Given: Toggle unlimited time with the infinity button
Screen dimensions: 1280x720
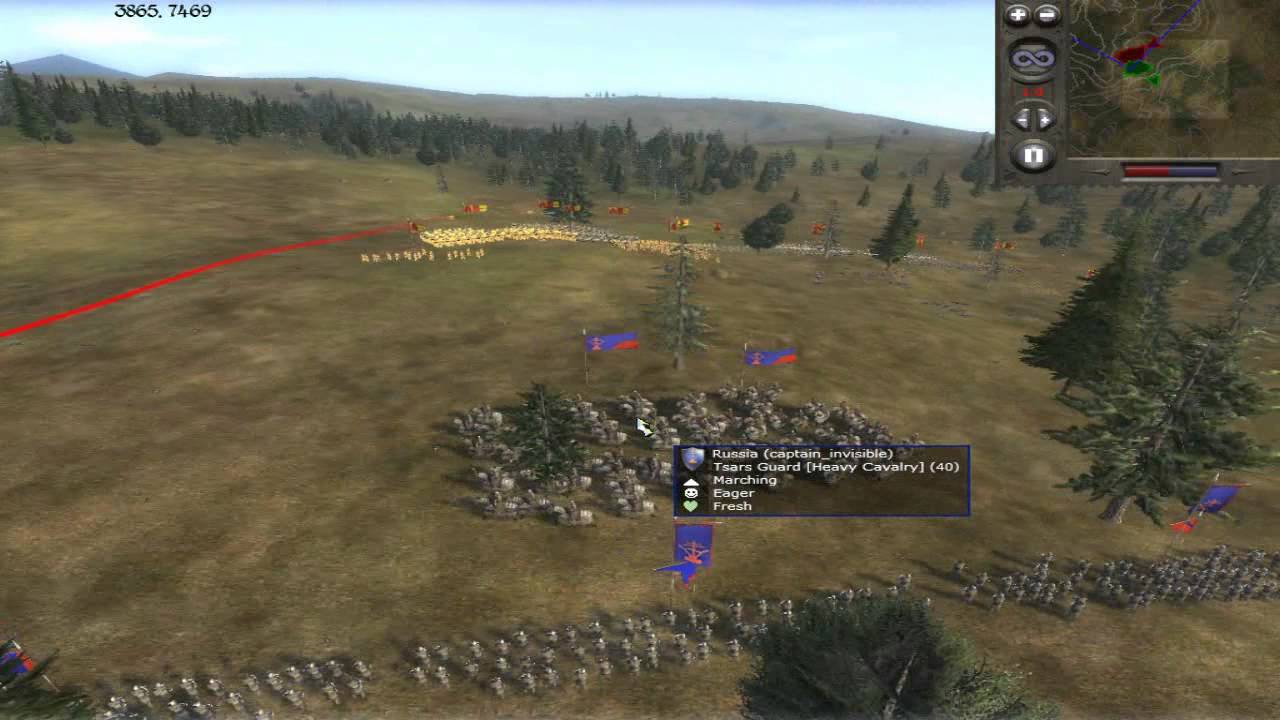Looking at the screenshot, I should tap(1032, 58).
